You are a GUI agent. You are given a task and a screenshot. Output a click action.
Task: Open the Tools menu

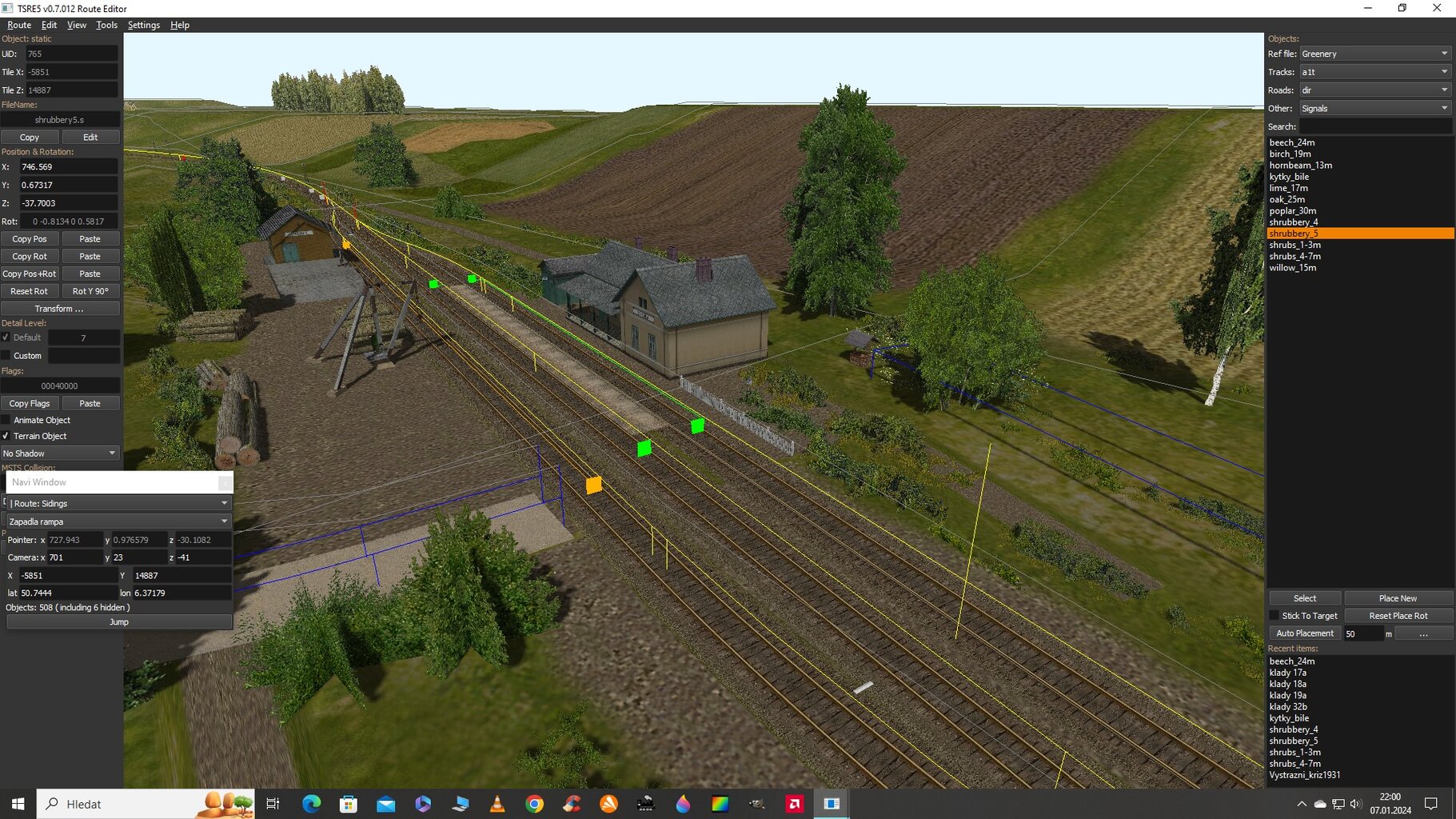(106, 25)
